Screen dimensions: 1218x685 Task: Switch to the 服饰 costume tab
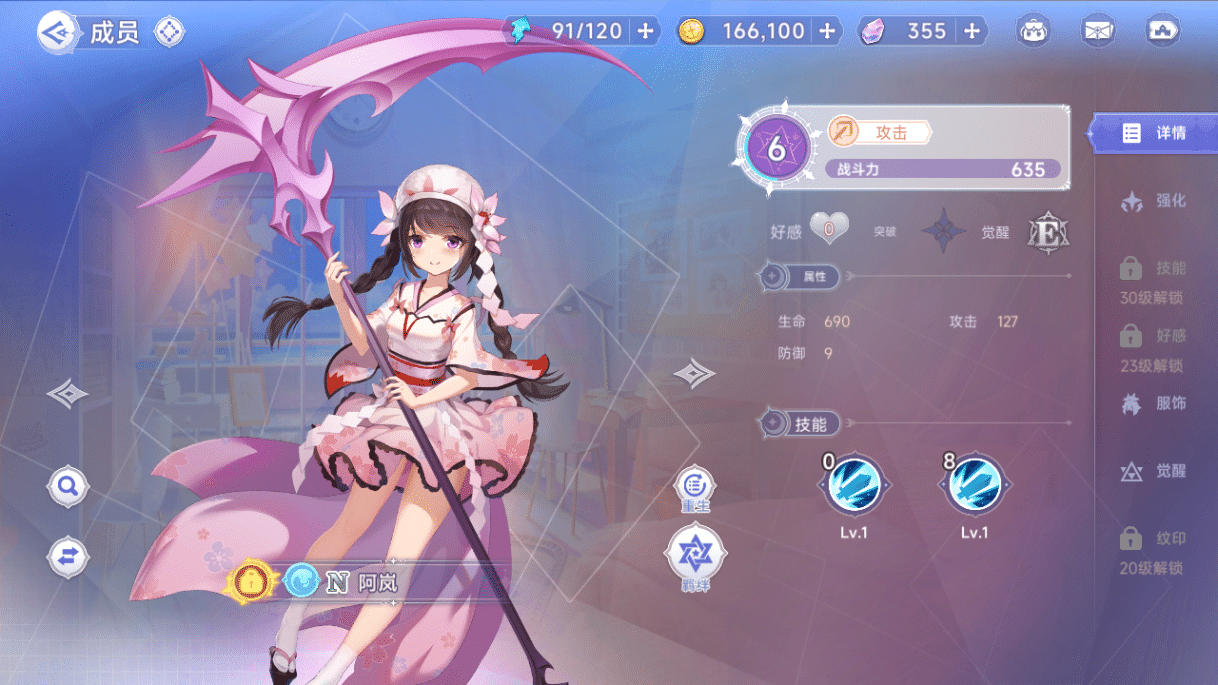pyautogui.click(x=1155, y=404)
